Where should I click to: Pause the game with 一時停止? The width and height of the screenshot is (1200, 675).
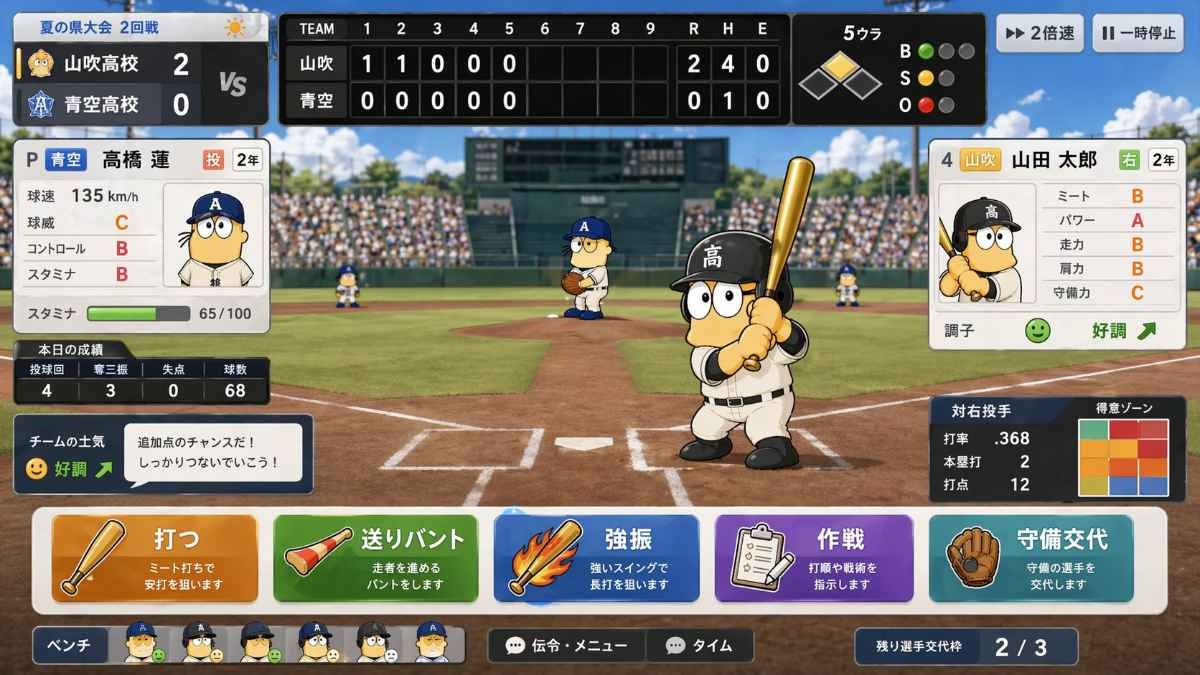point(1138,33)
